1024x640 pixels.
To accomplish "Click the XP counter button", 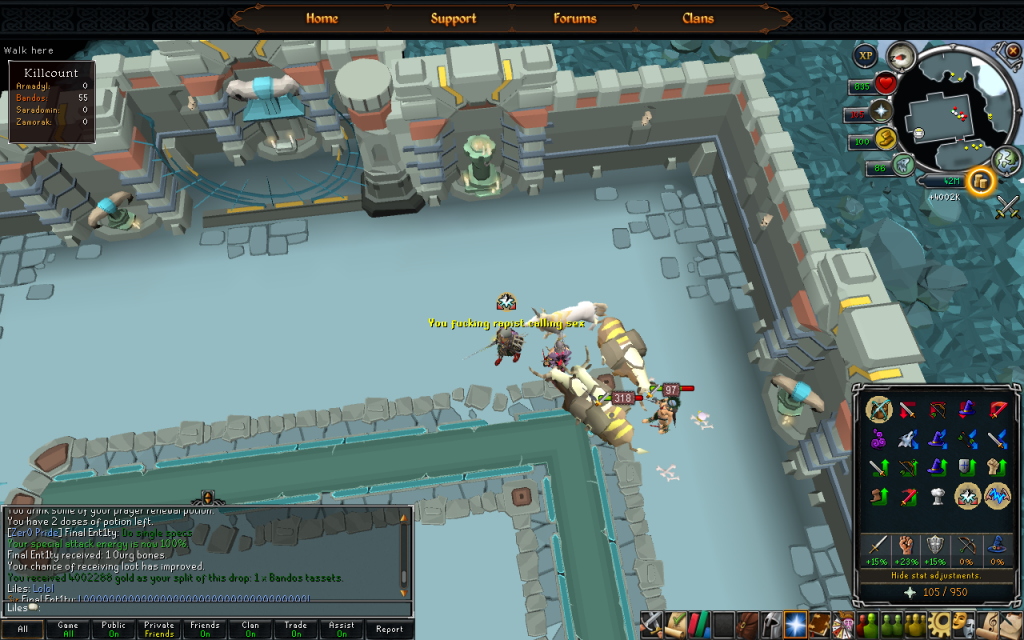I will (866, 56).
